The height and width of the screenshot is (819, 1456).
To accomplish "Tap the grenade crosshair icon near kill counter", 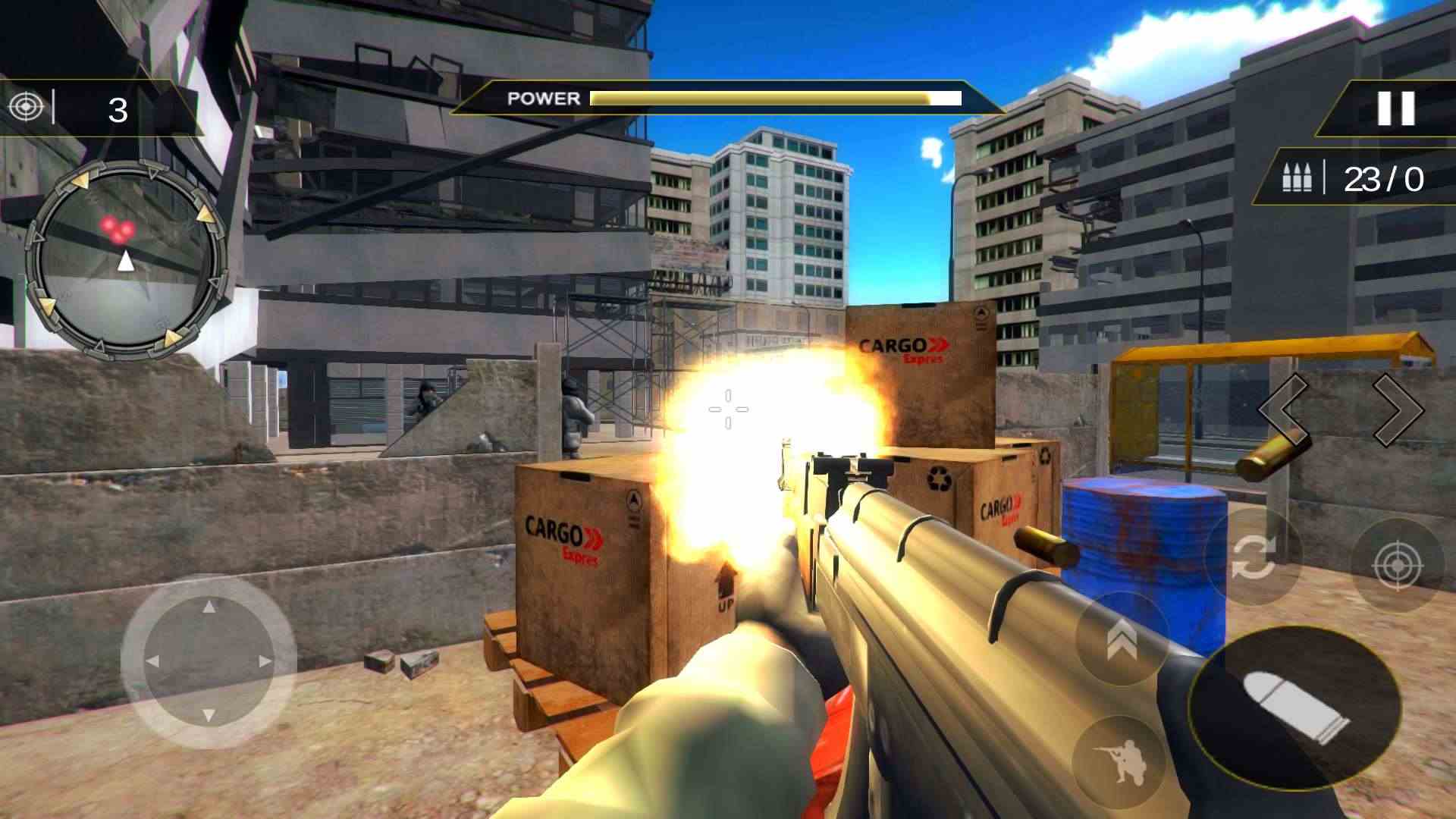I will click(27, 106).
